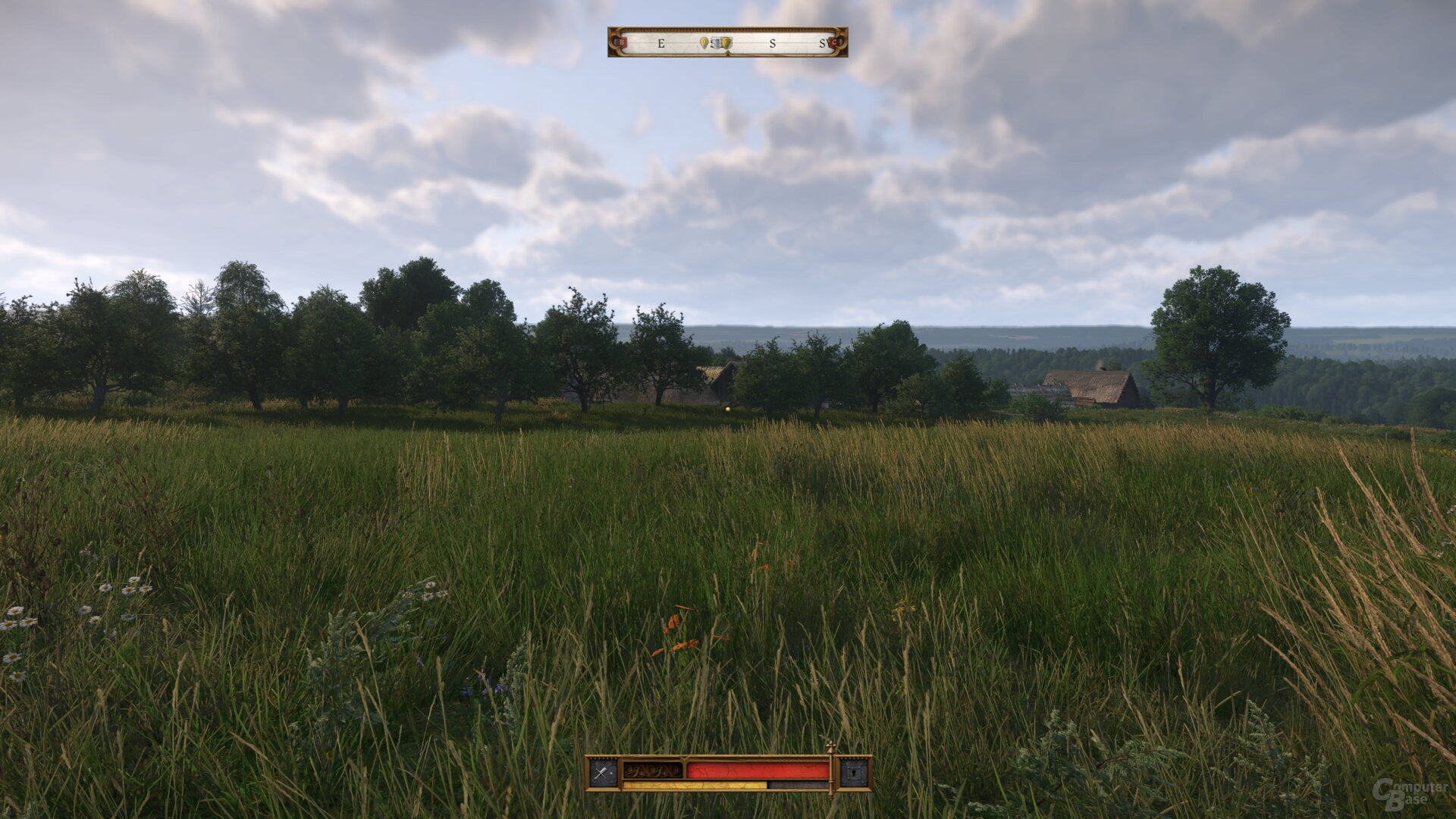
Task: Click the E cardinal letter on the compass
Action: click(661, 42)
